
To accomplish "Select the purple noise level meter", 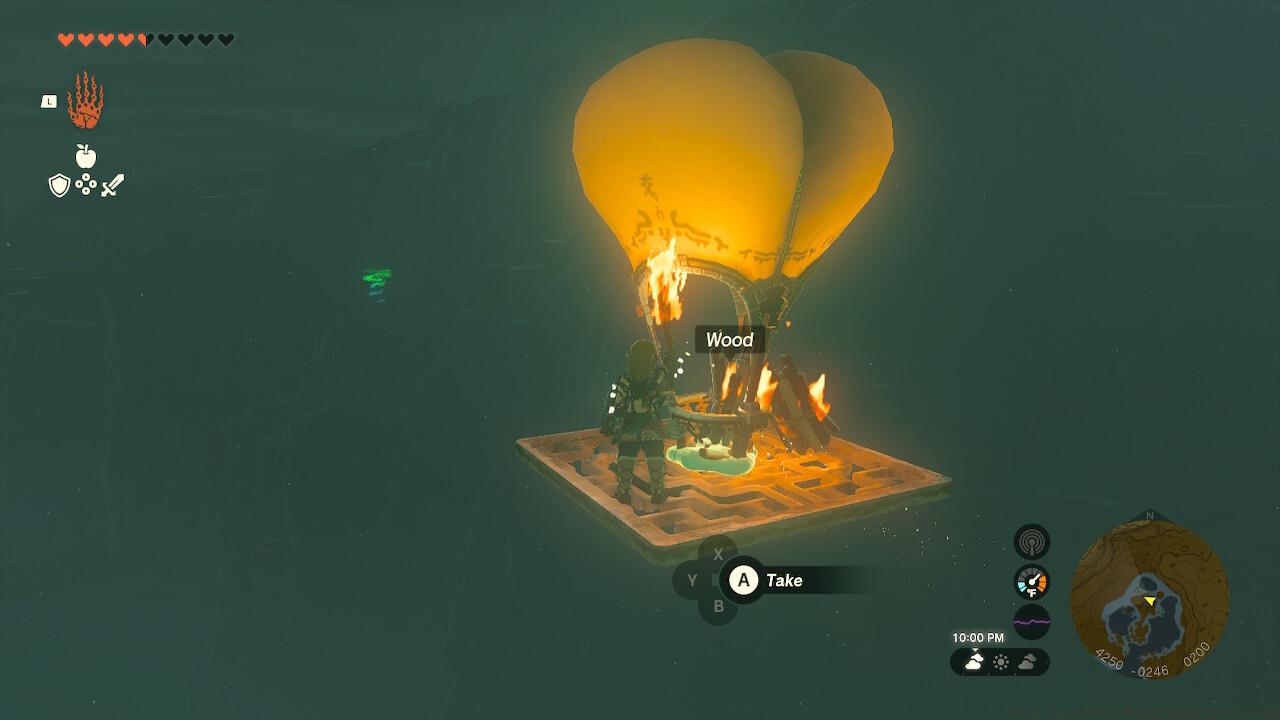I will pyautogui.click(x=1032, y=620).
